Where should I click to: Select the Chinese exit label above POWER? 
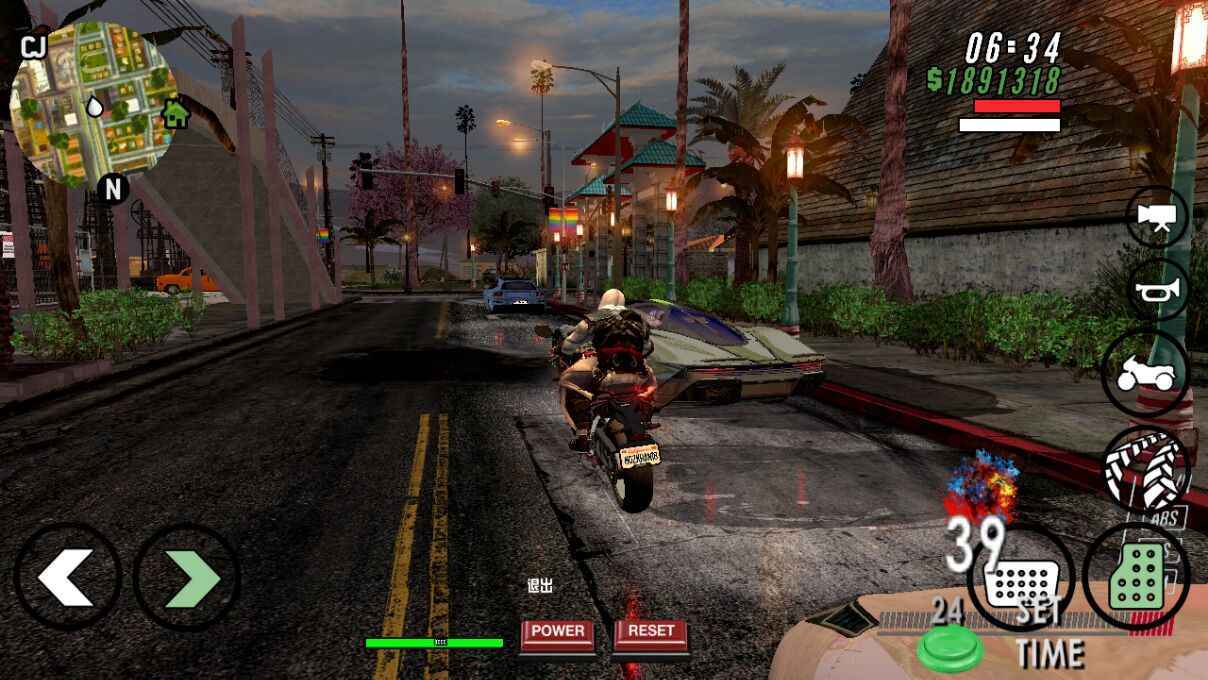540,586
